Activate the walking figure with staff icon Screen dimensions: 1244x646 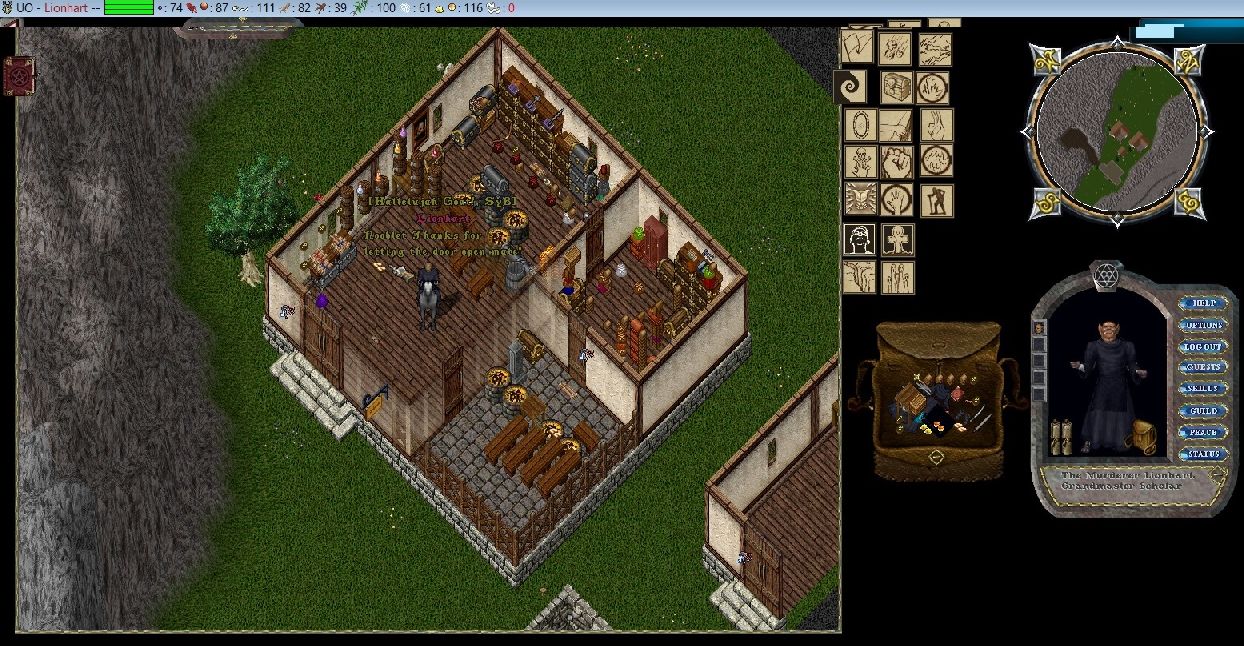[937, 199]
